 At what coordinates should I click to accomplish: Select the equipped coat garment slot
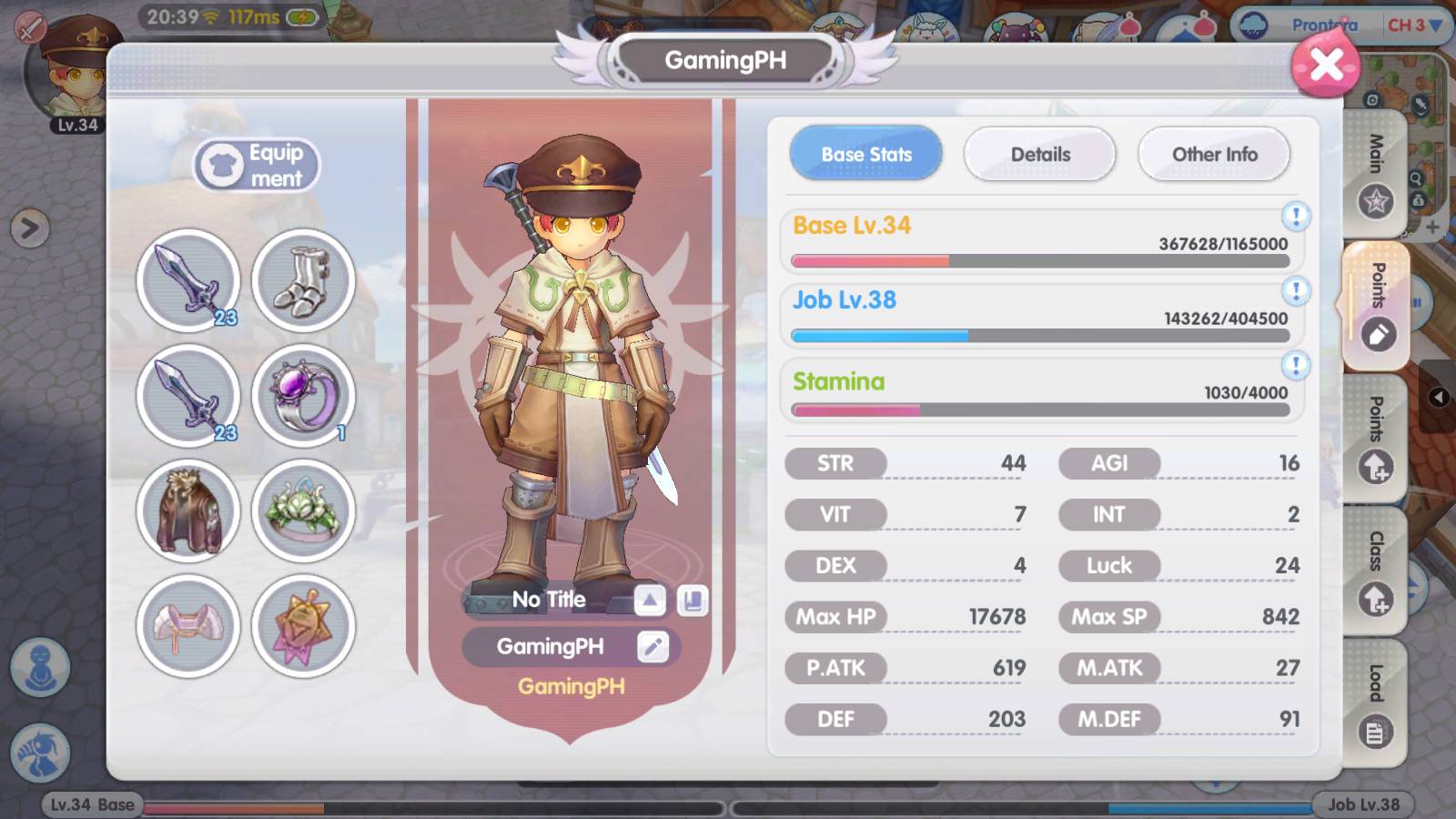[x=187, y=511]
